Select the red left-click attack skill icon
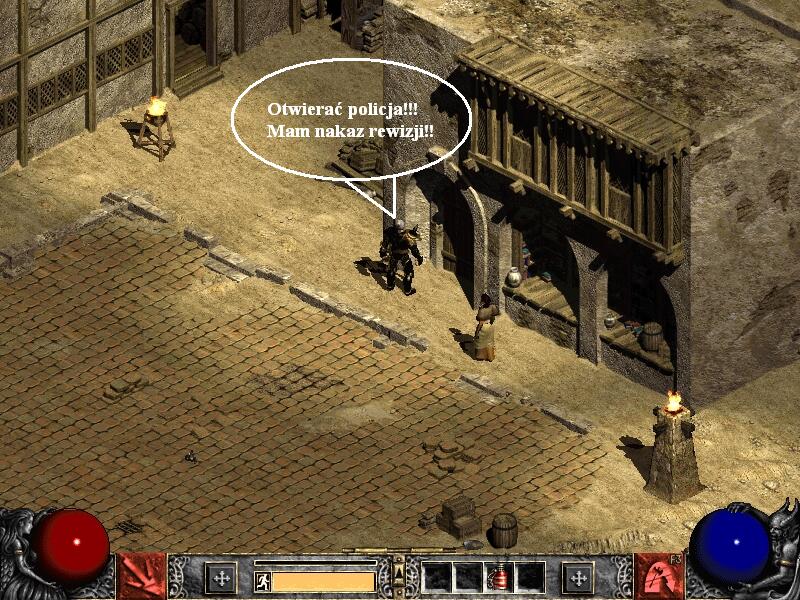This screenshot has width=800, height=600. [141, 576]
